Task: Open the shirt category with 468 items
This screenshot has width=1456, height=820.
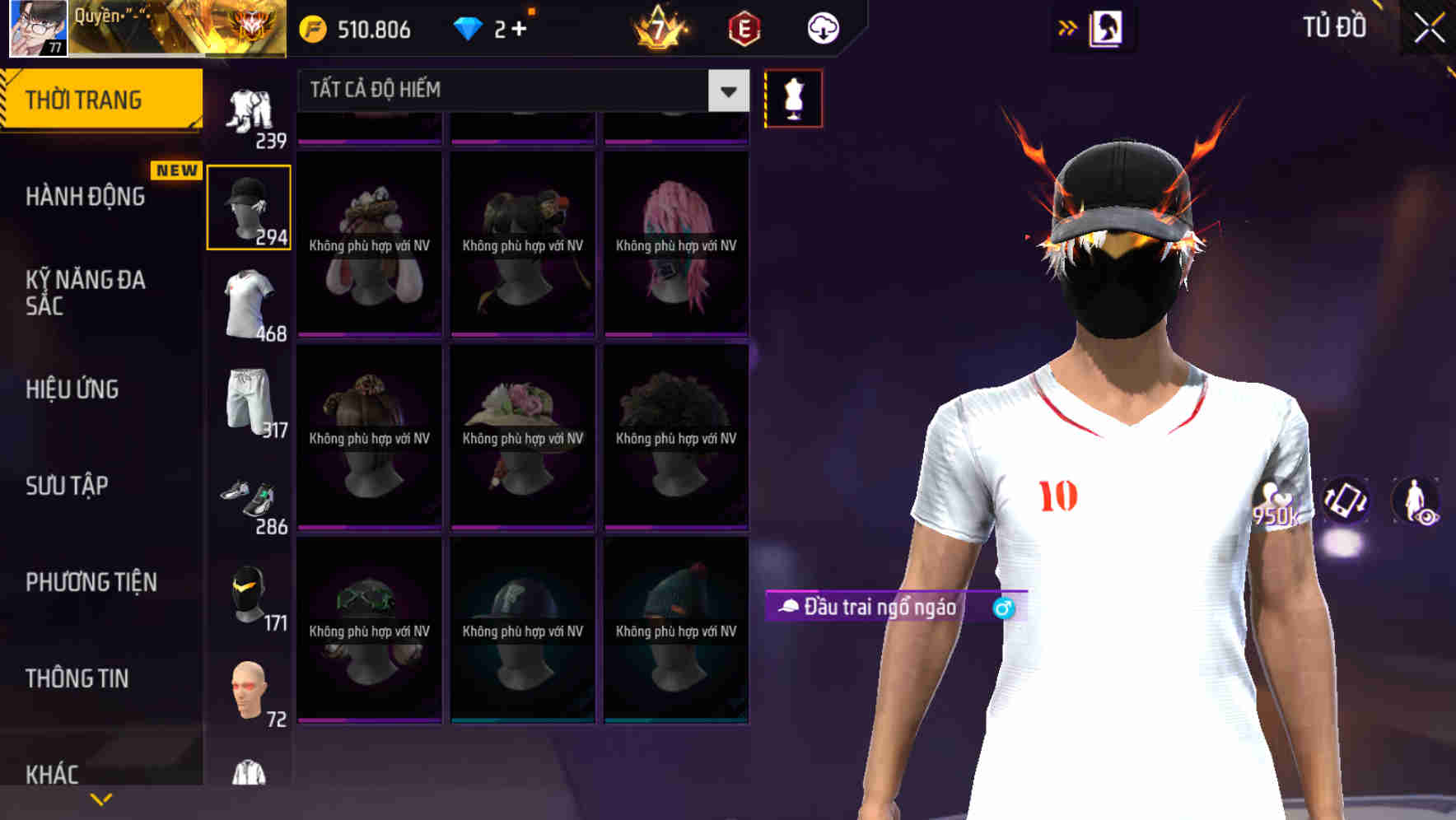Action: click(x=248, y=305)
